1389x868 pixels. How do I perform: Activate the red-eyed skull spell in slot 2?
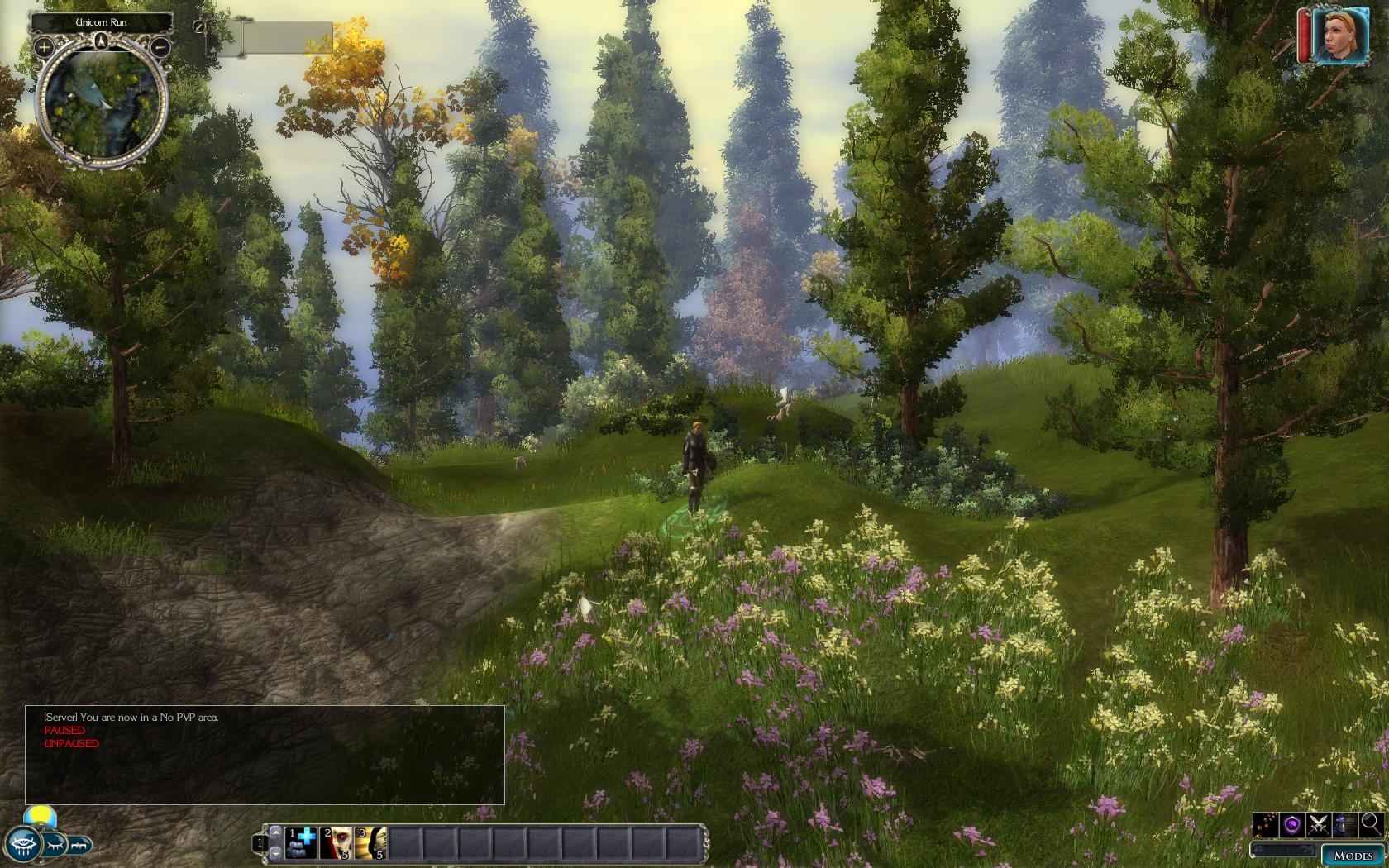pos(337,843)
